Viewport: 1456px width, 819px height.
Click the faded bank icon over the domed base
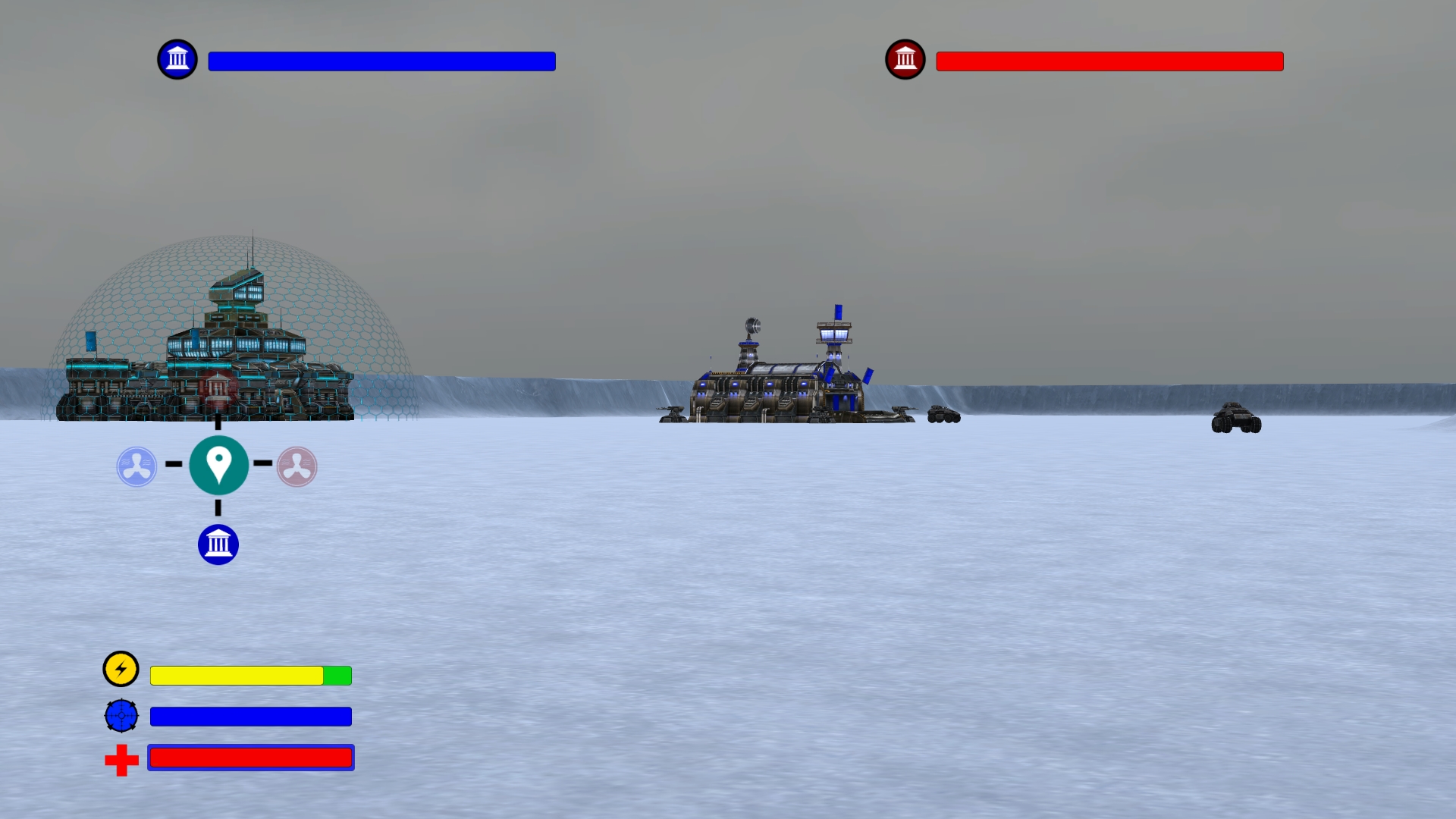click(218, 390)
